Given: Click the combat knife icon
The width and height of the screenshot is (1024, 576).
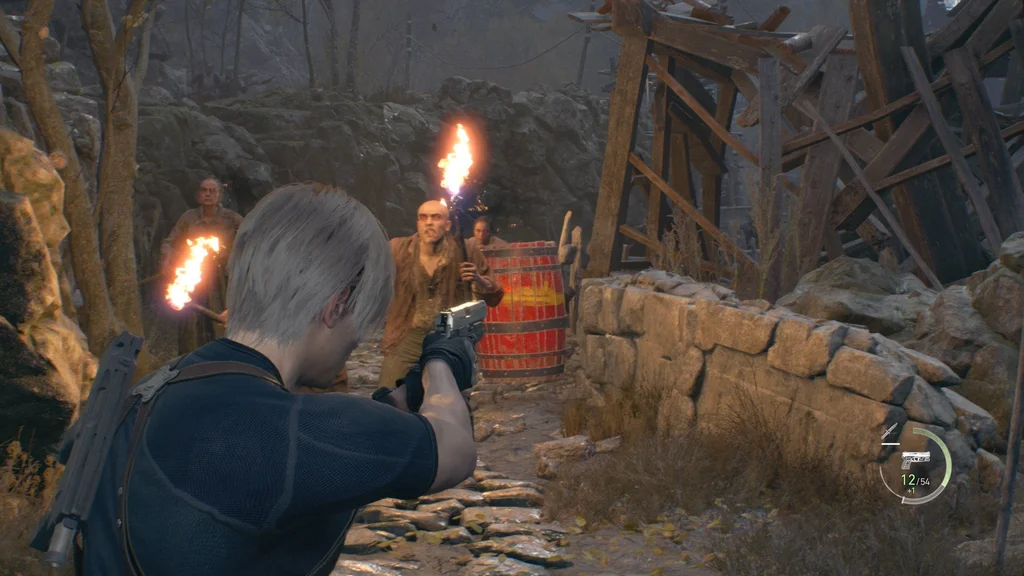Looking at the screenshot, I should (889, 433).
